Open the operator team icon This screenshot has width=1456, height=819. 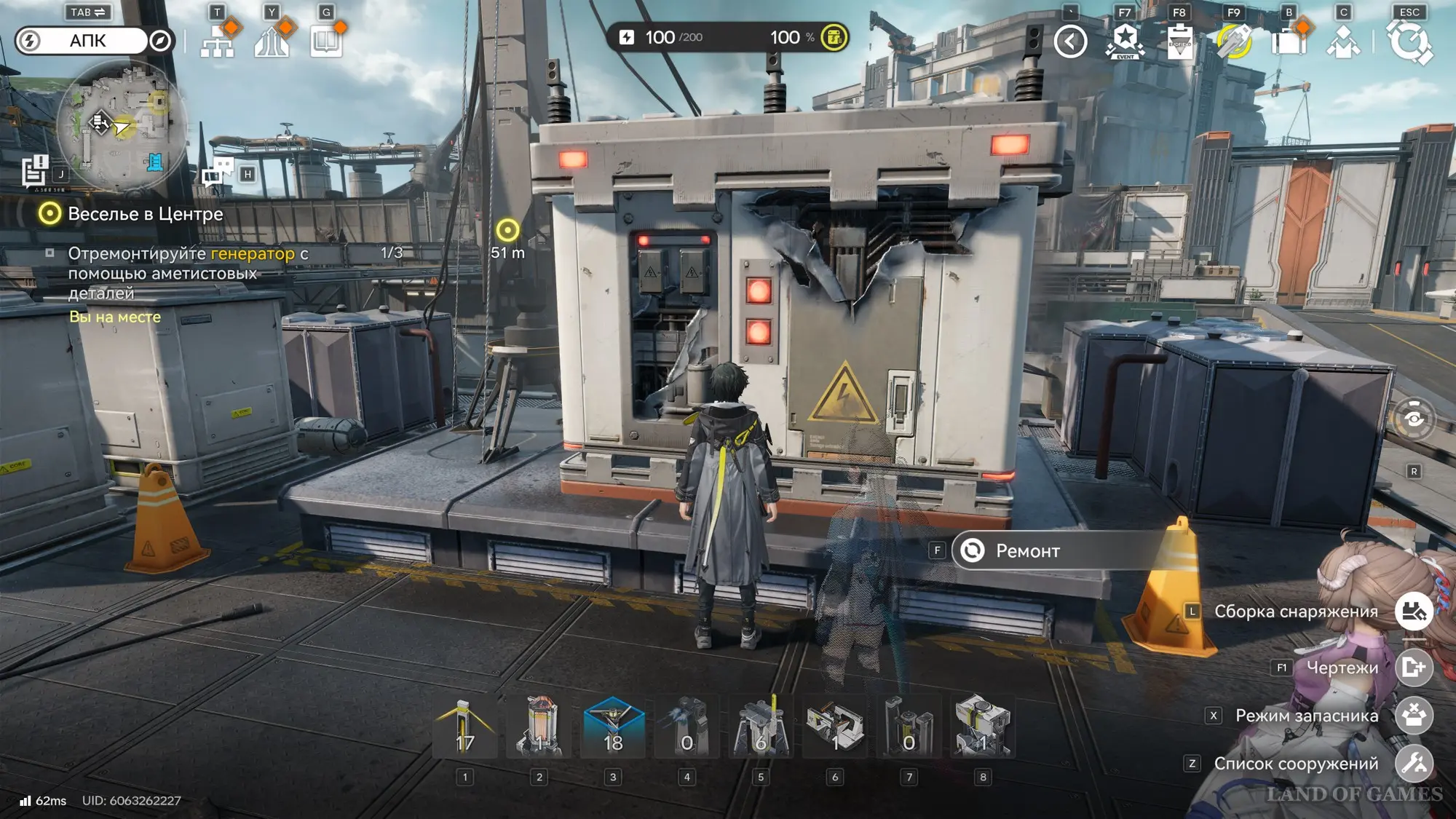click(x=1343, y=41)
